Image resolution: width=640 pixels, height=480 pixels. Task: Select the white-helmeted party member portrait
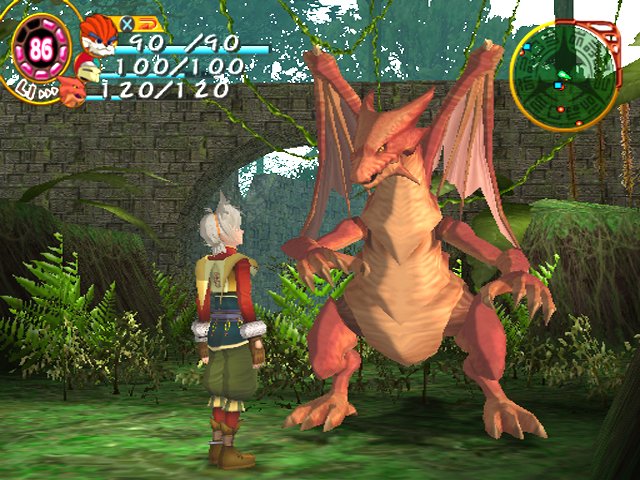click(x=88, y=70)
